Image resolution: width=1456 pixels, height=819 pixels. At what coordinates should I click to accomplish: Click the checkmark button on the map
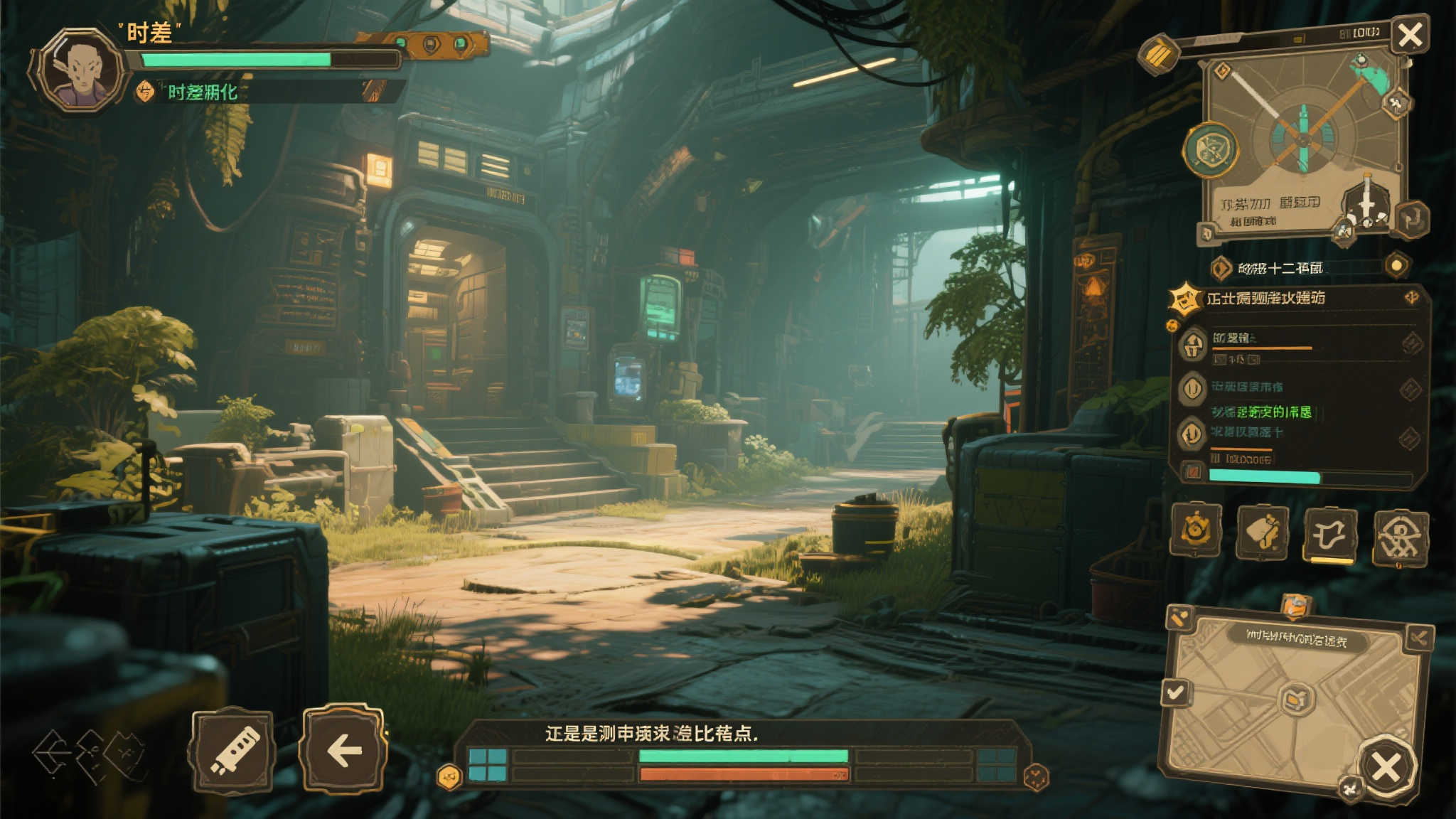pyautogui.click(x=1176, y=692)
